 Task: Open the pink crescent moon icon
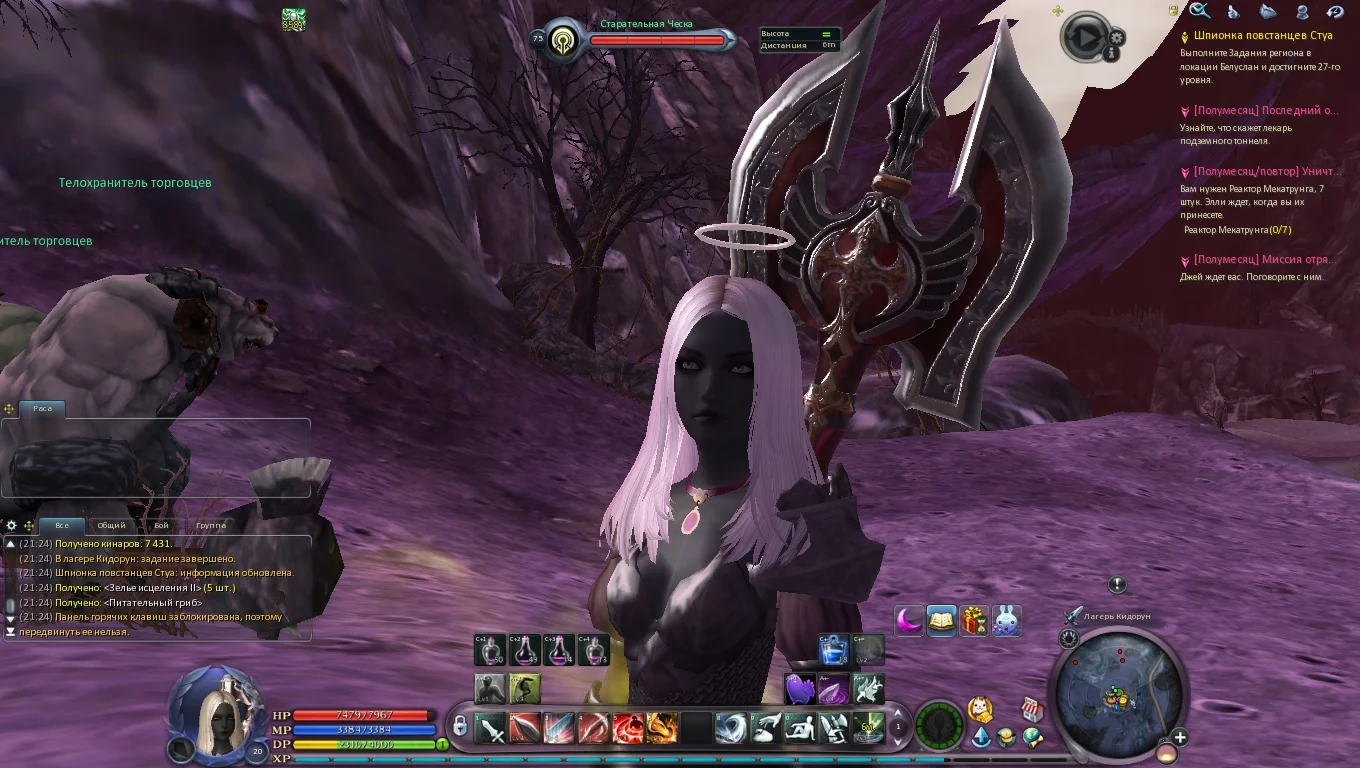[908, 621]
